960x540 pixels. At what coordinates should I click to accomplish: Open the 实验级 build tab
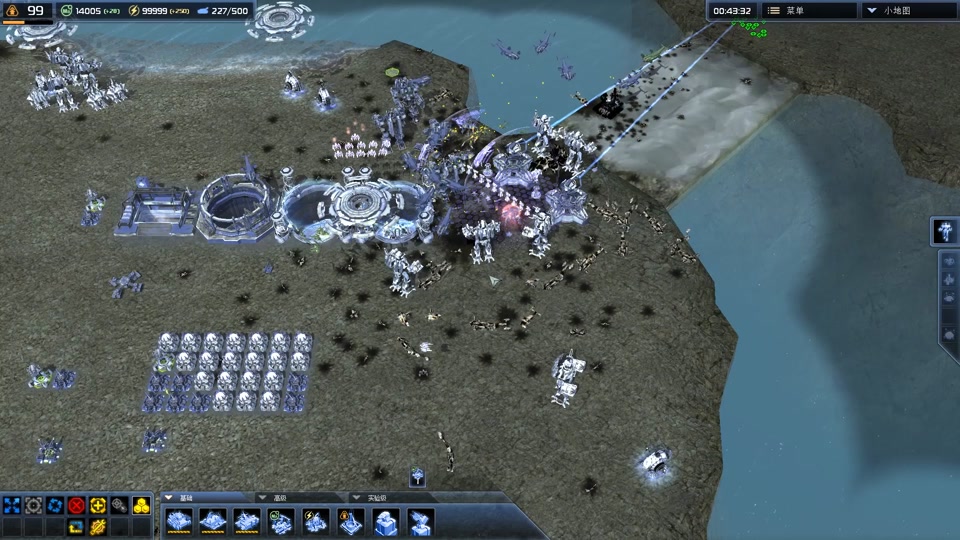click(376, 497)
